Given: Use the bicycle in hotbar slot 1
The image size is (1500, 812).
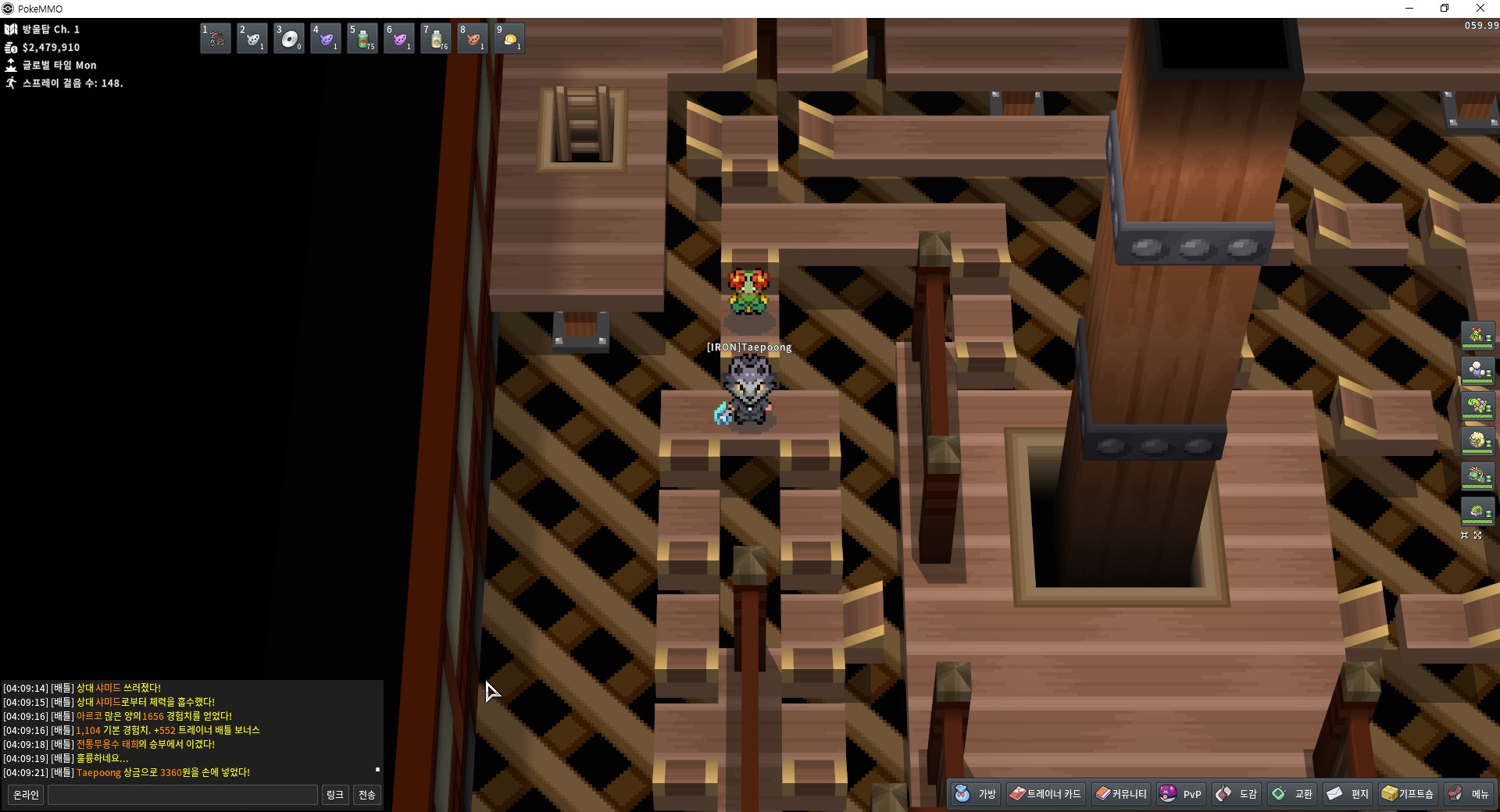Looking at the screenshot, I should [216, 38].
